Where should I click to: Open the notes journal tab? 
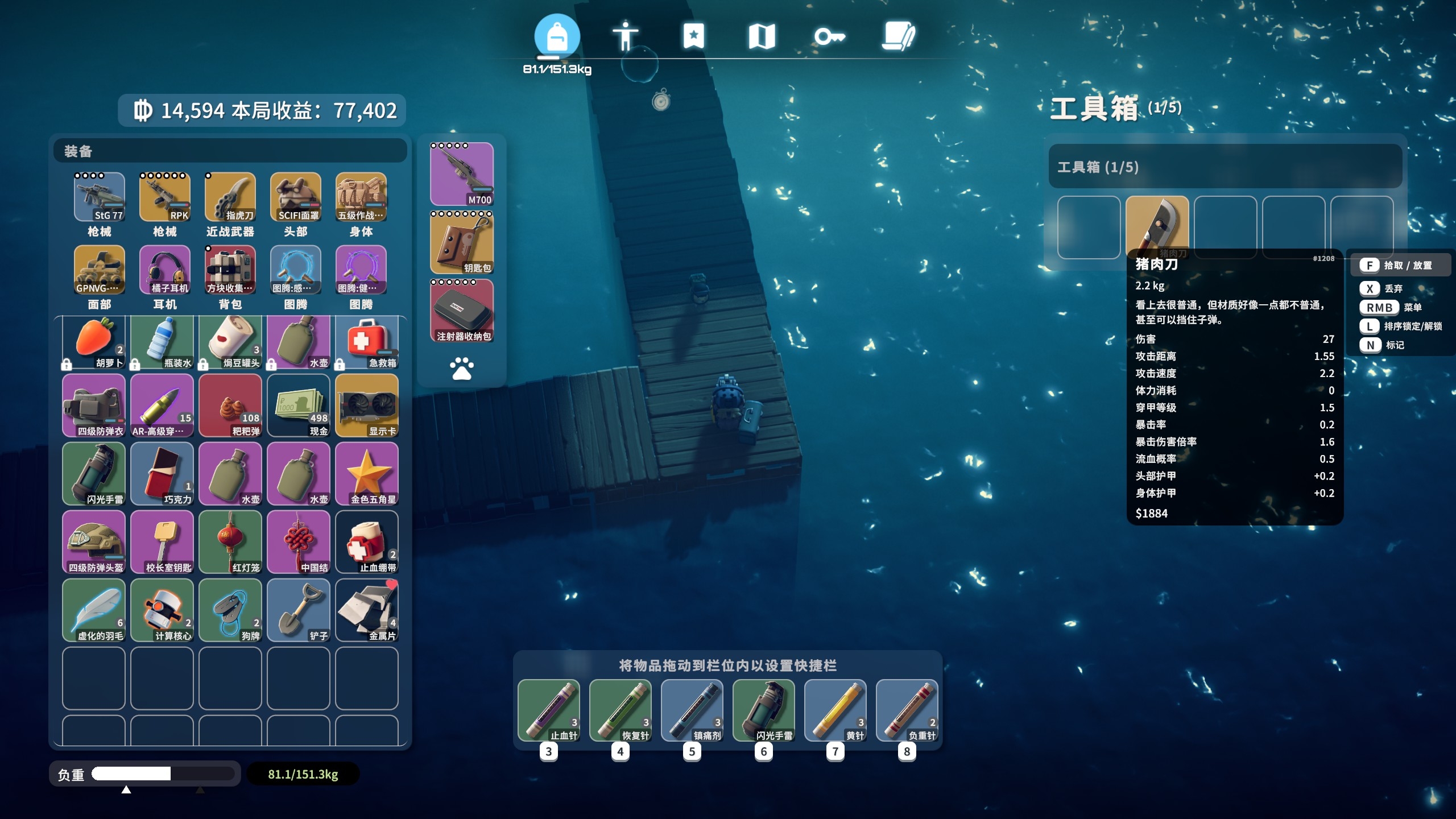pyautogui.click(x=898, y=36)
